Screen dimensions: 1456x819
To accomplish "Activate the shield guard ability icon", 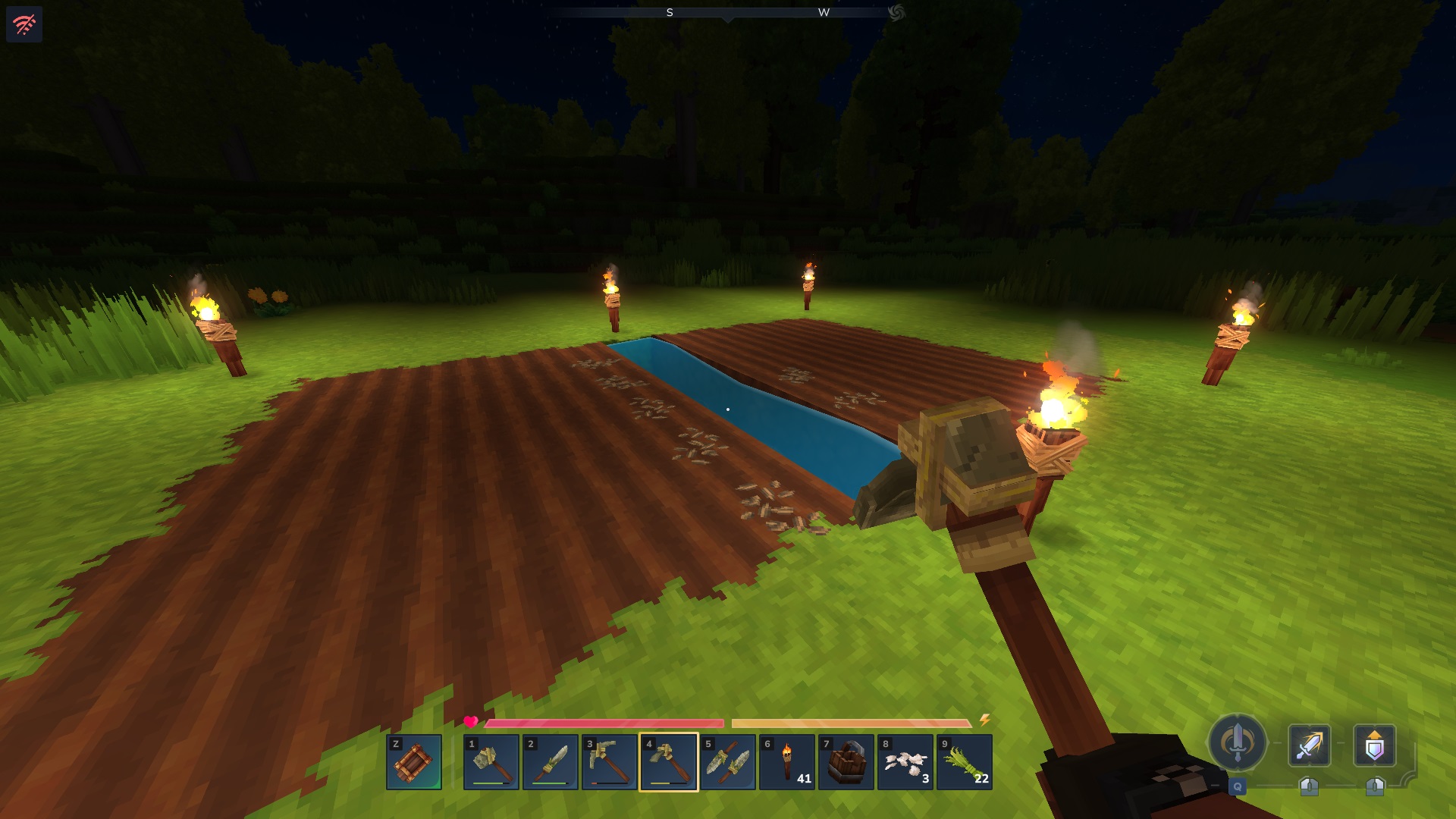I will coord(1374,745).
